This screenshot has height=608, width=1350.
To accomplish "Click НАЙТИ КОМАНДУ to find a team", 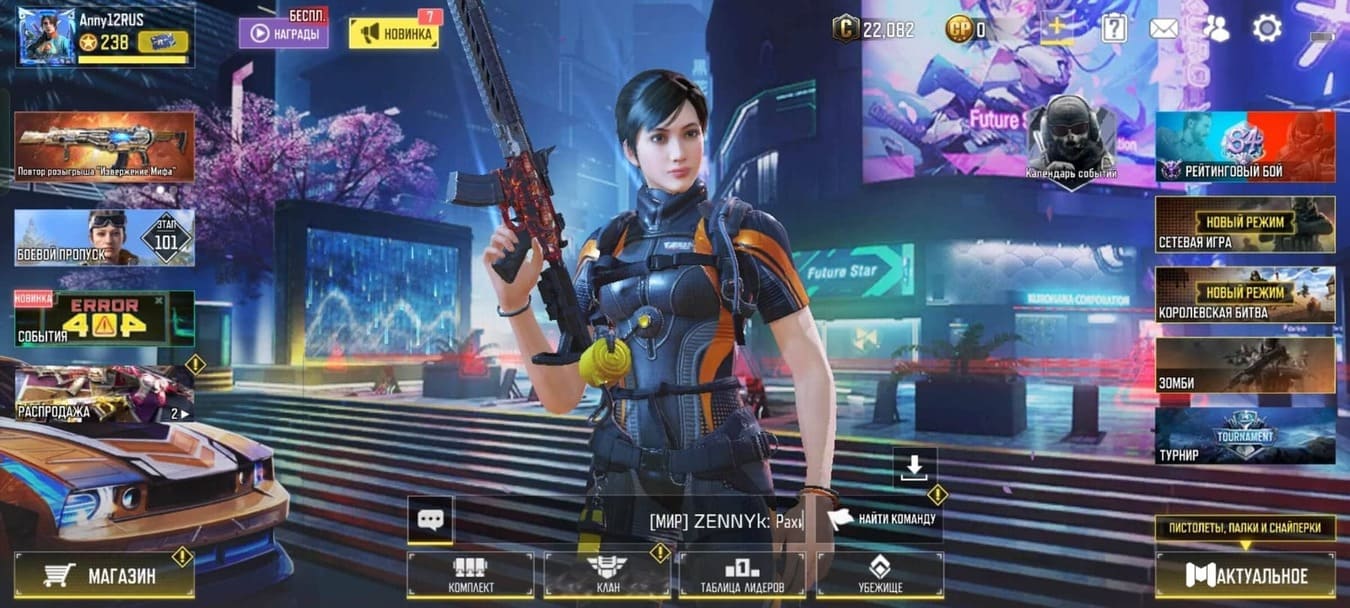I will (882, 518).
